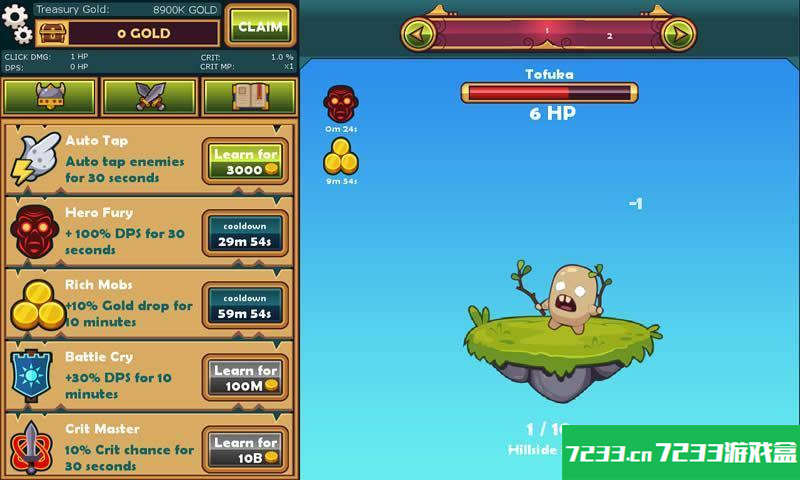
Task: Click the active Rich Mobs coin icon
Action: click(341, 157)
